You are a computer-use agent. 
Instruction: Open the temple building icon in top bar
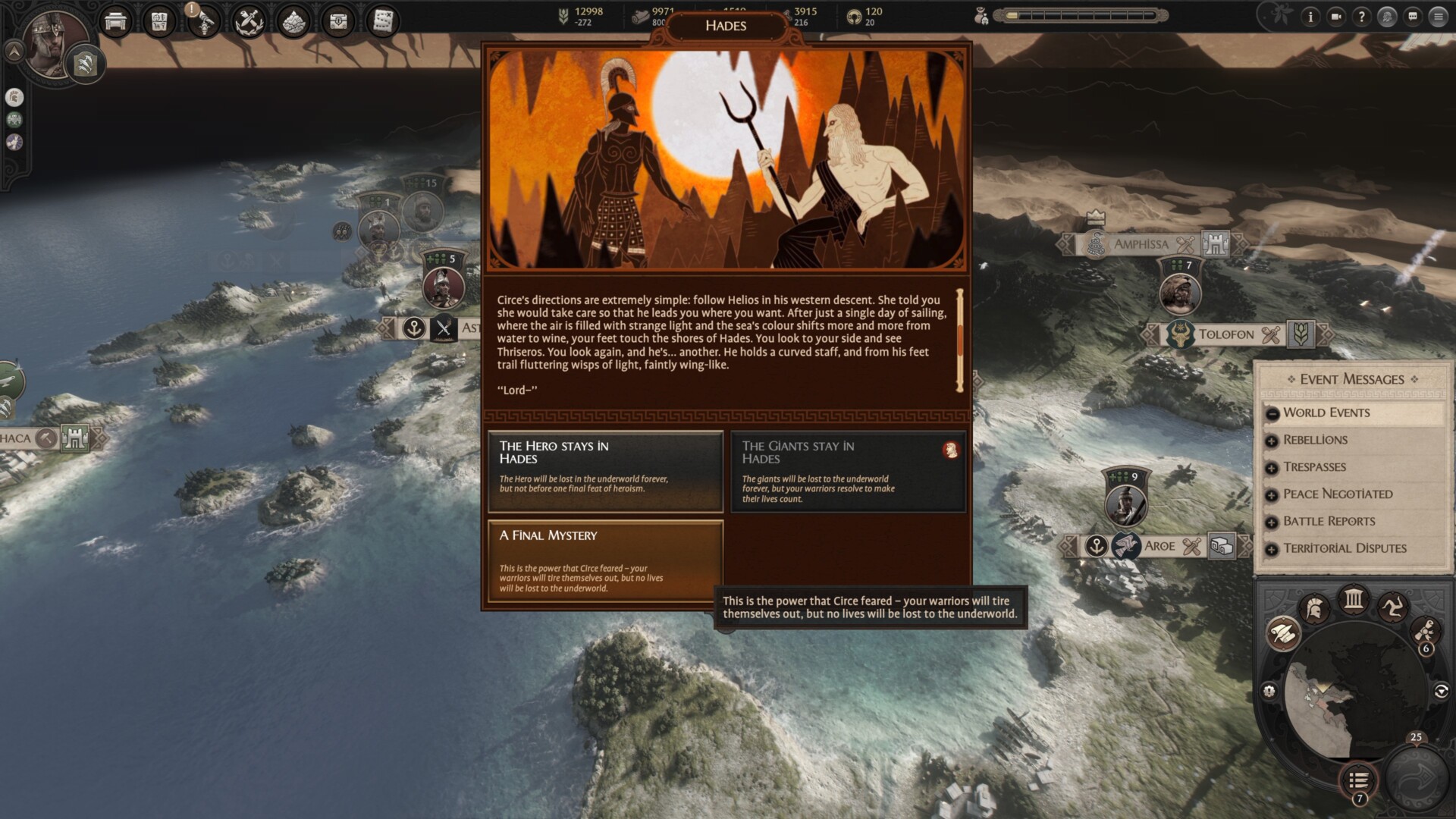click(115, 22)
